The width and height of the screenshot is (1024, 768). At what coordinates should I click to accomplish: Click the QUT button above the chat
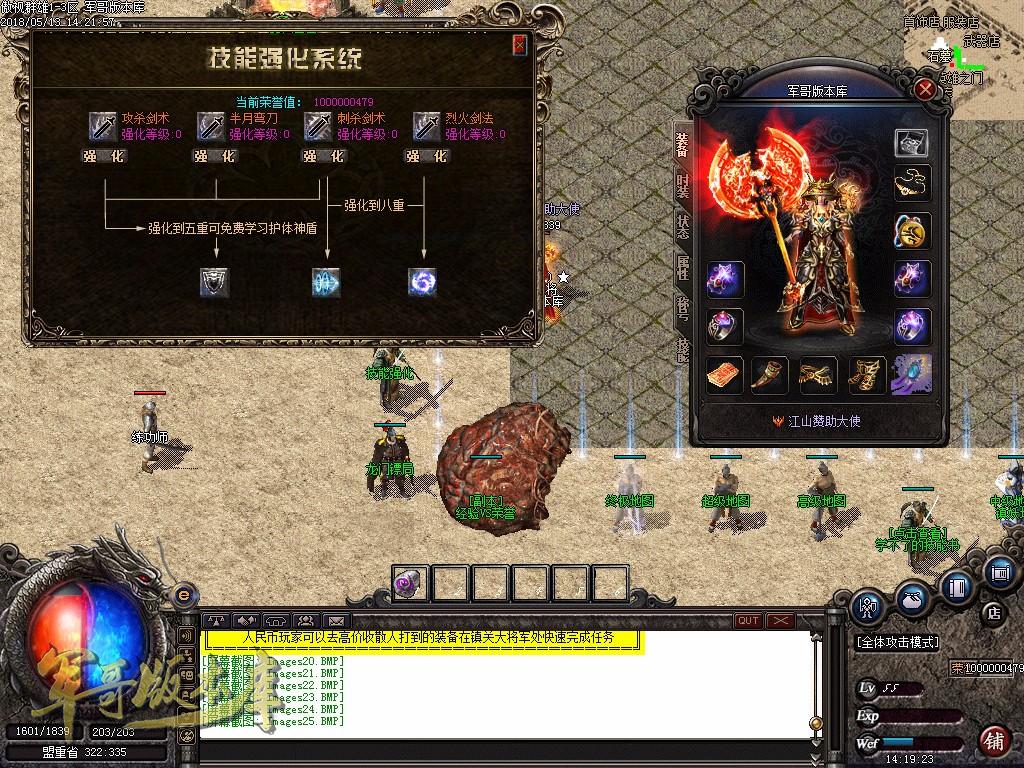[747, 621]
